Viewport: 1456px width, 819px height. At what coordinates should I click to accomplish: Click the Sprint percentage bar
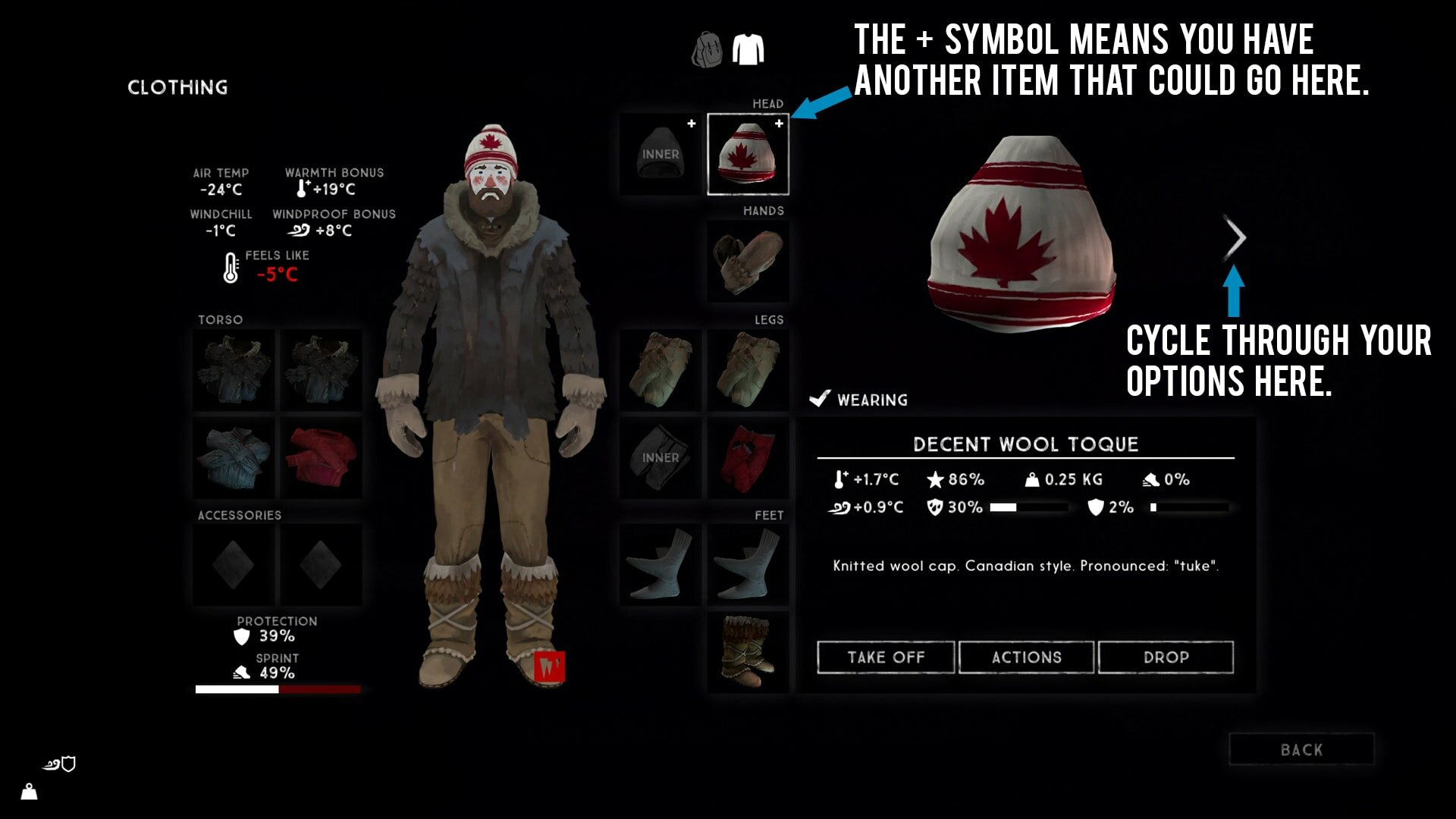[x=278, y=689]
